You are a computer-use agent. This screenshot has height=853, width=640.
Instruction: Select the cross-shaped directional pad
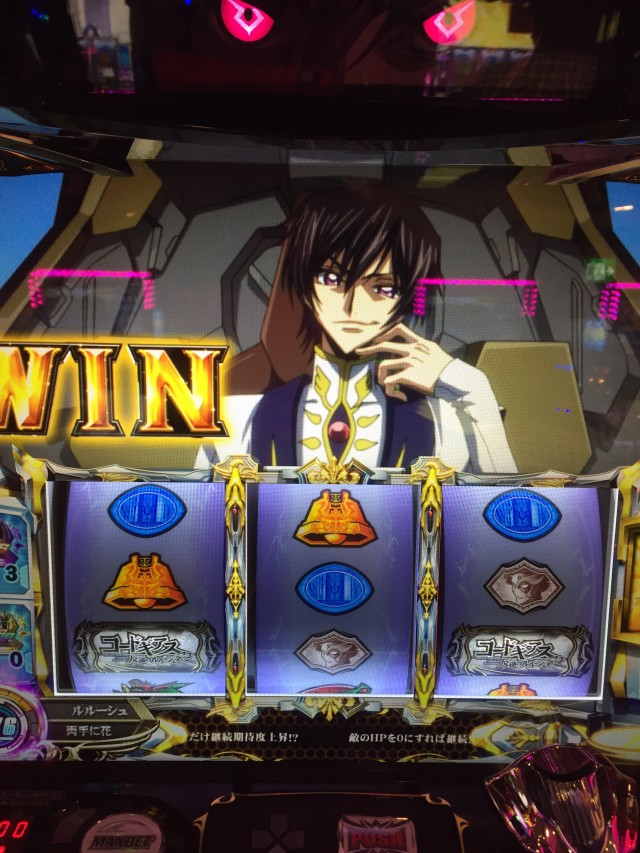pyautogui.click(x=277, y=834)
